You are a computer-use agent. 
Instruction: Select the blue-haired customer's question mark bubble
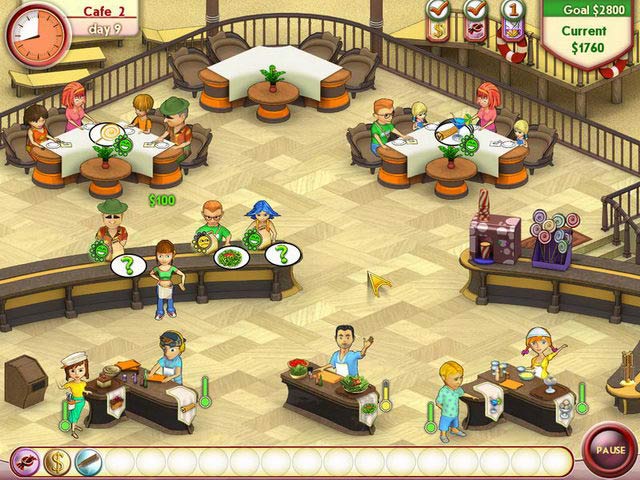[283, 254]
